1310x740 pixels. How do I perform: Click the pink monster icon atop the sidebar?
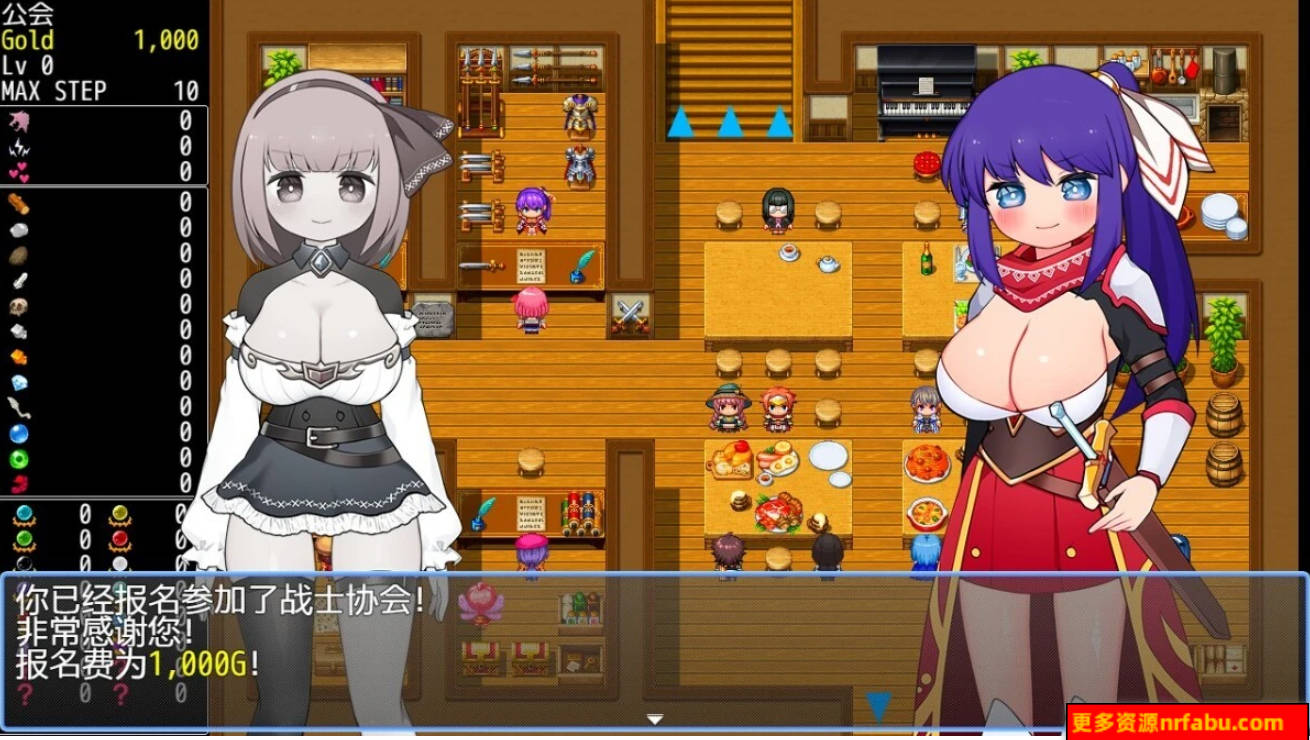coord(18,122)
